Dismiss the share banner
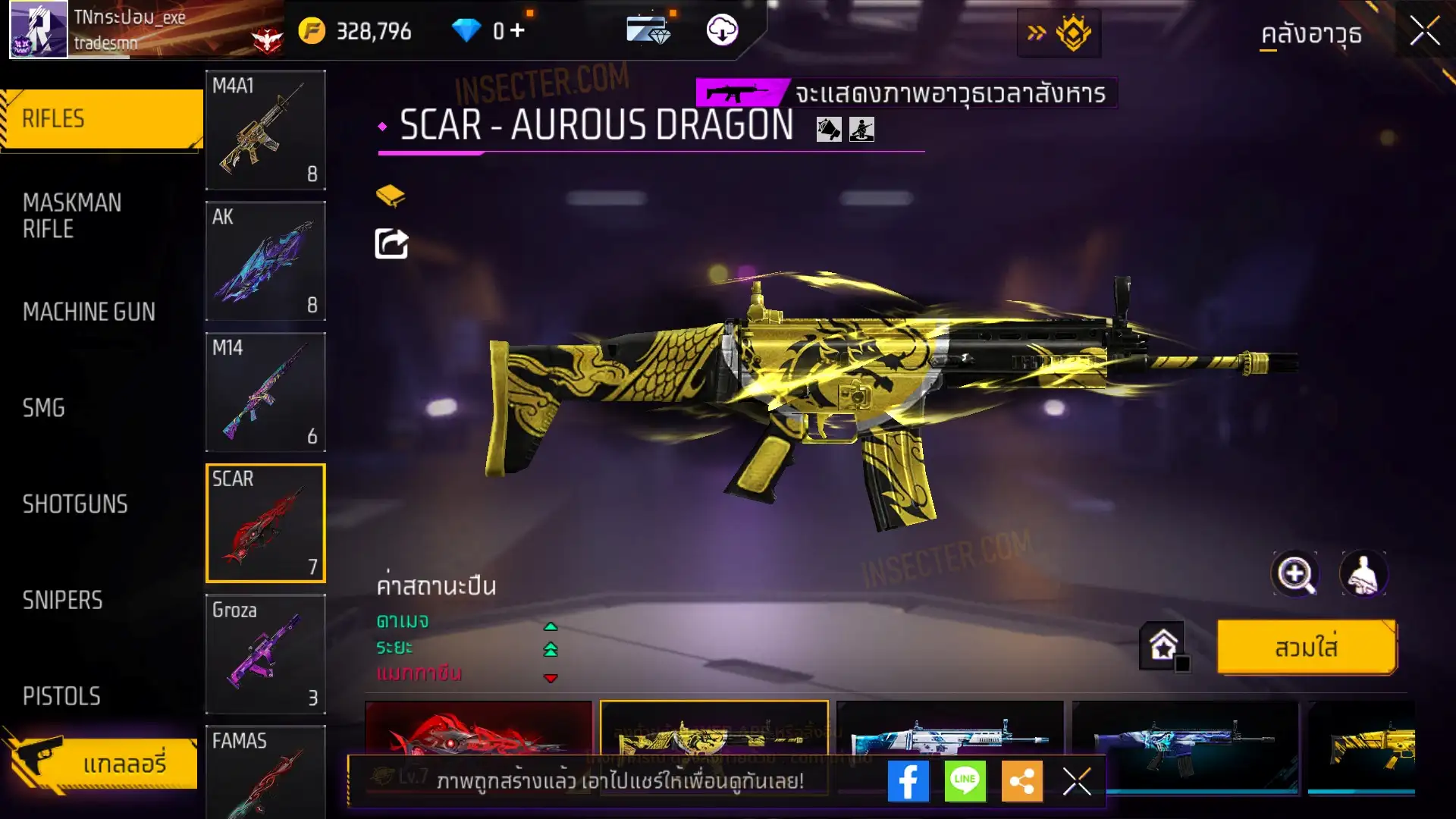The width and height of the screenshot is (1456, 819). pyautogui.click(x=1076, y=781)
